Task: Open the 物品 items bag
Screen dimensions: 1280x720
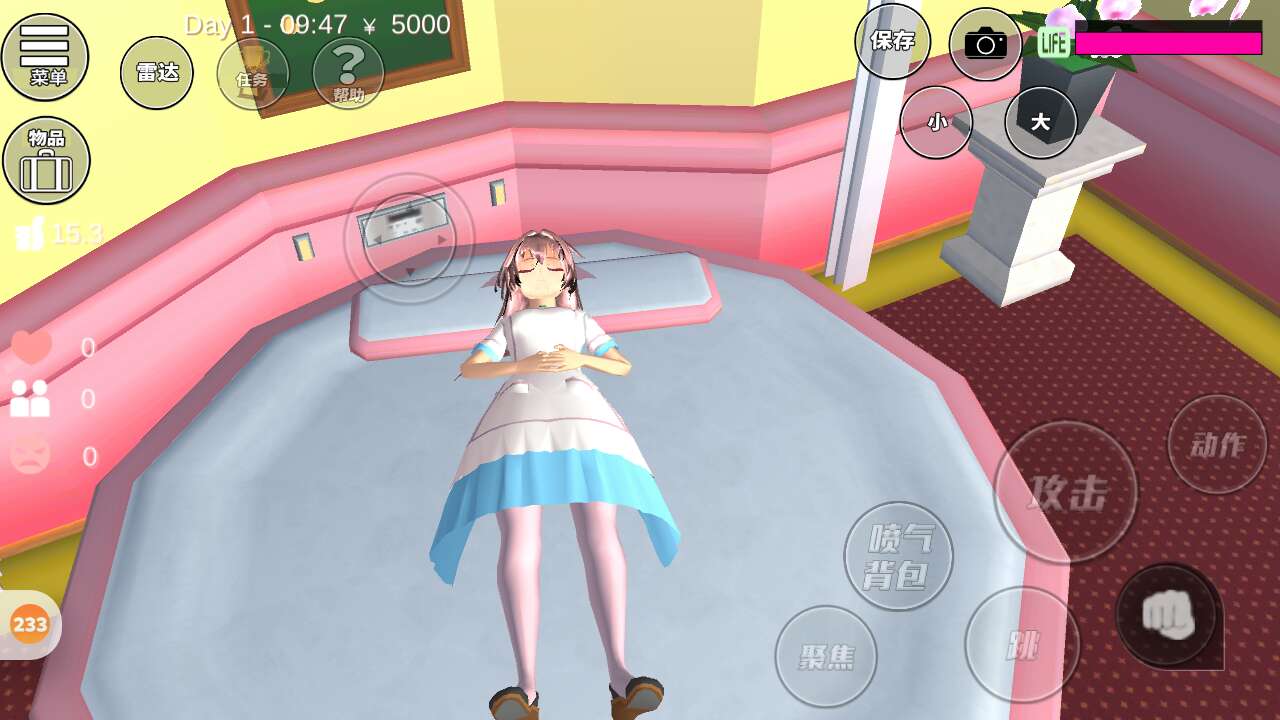Action: pyautogui.click(x=46, y=160)
